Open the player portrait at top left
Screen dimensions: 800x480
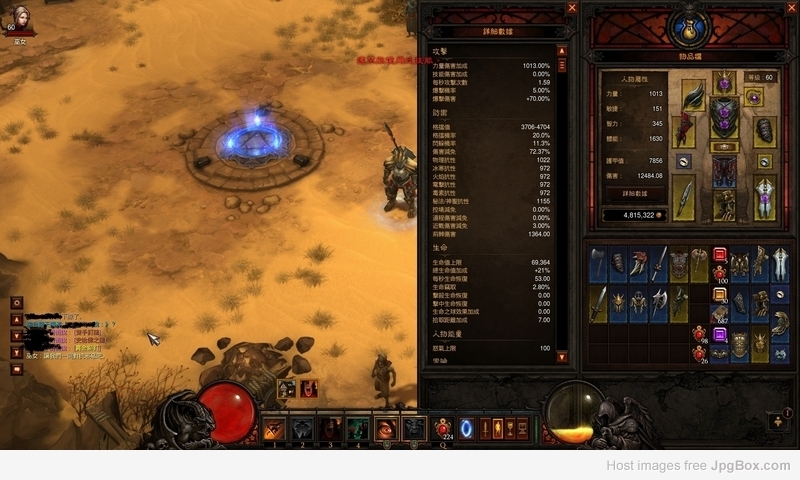(20, 18)
